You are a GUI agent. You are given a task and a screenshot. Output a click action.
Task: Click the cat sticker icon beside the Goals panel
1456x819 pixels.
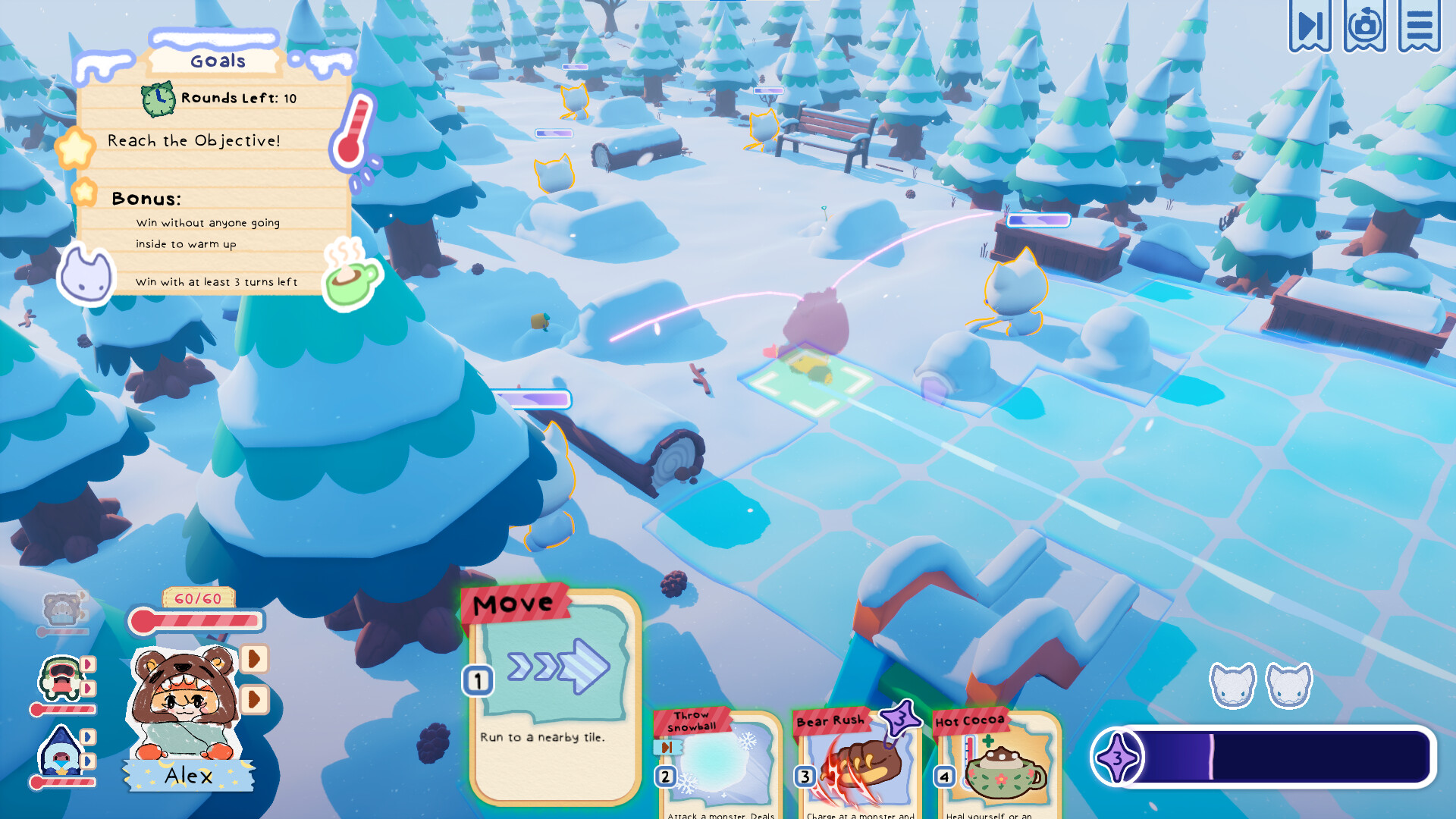pyautogui.click(x=86, y=275)
